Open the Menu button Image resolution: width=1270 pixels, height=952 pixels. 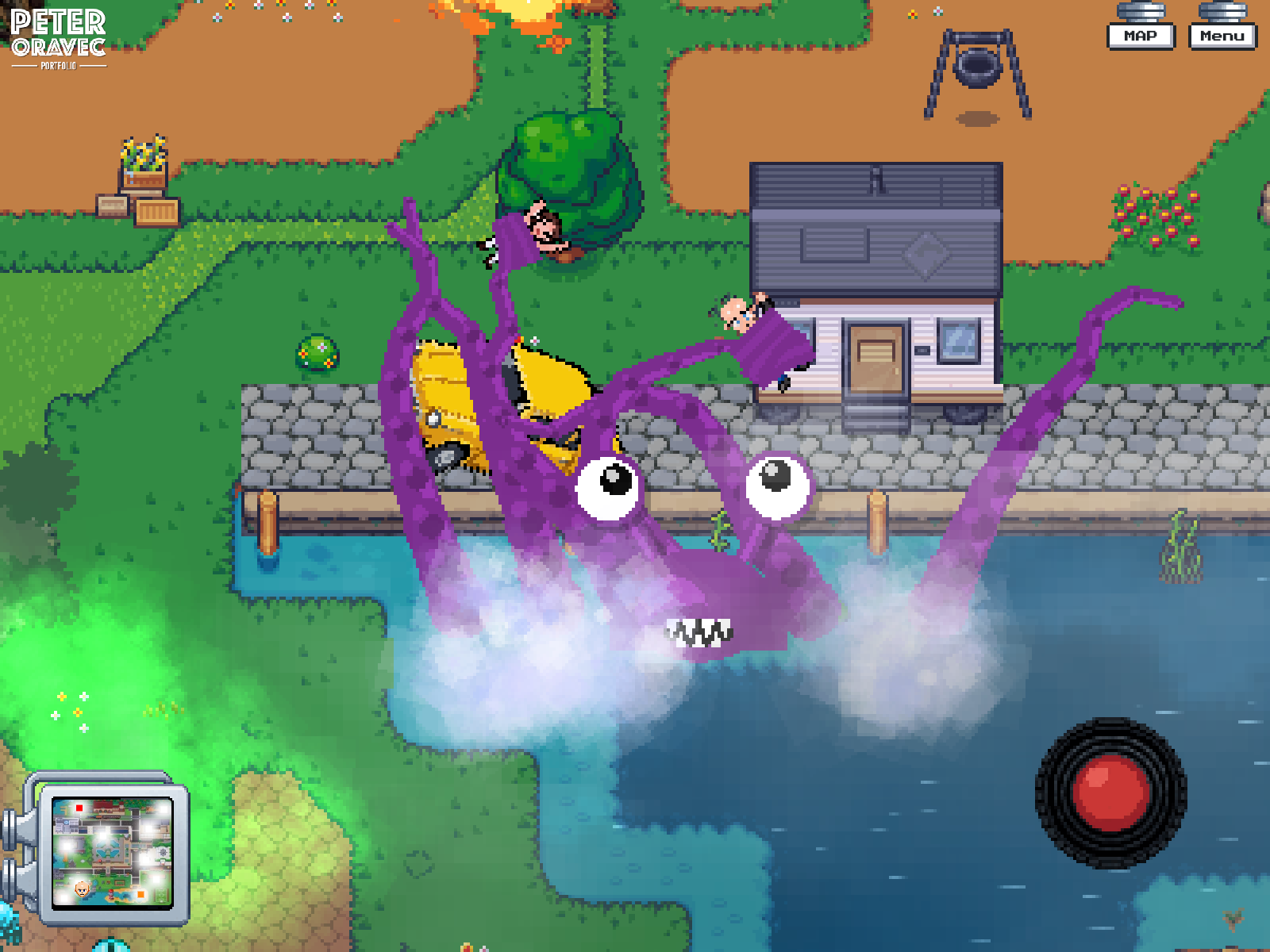point(1222,36)
